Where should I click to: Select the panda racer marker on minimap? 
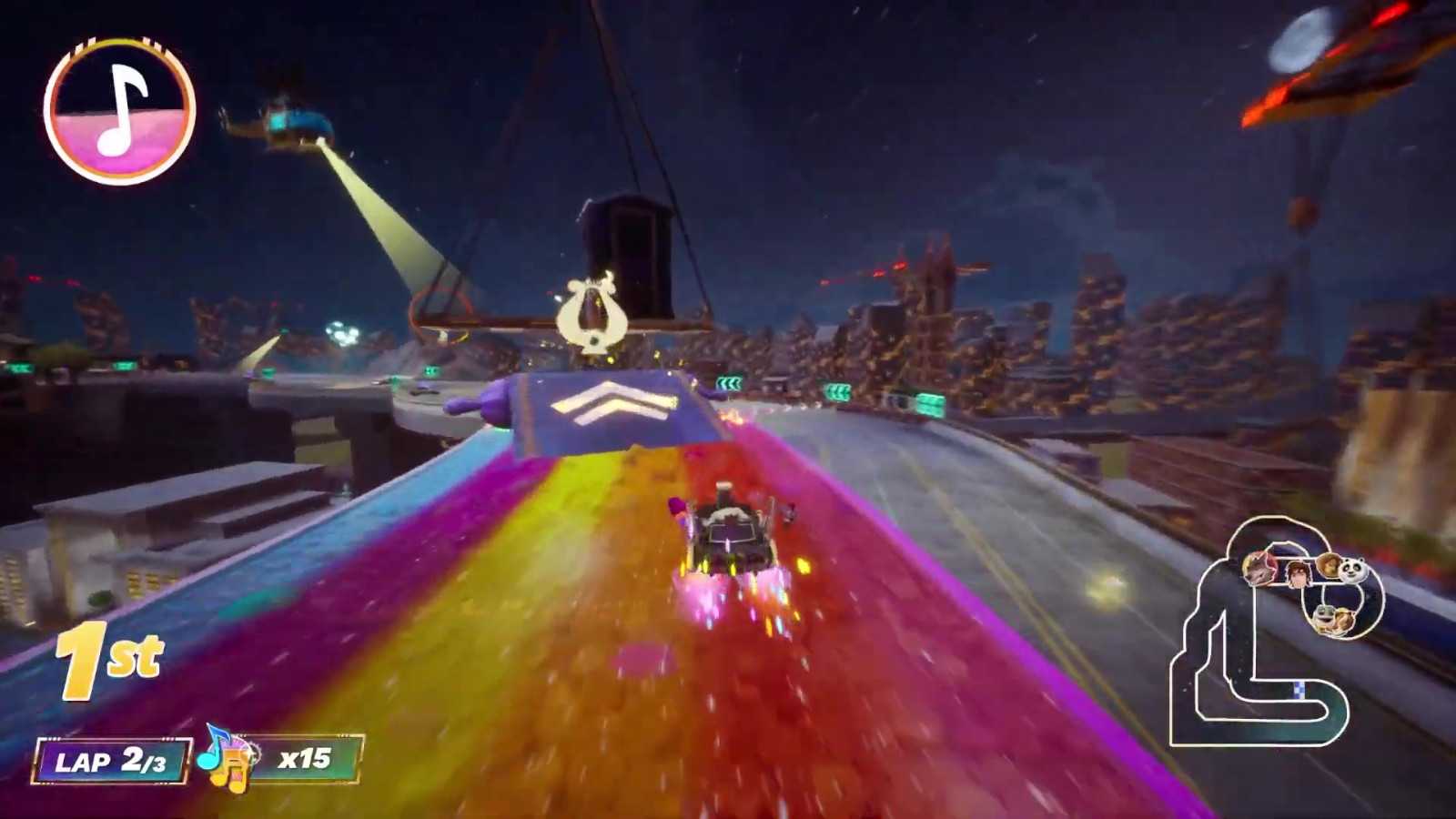point(1353,571)
